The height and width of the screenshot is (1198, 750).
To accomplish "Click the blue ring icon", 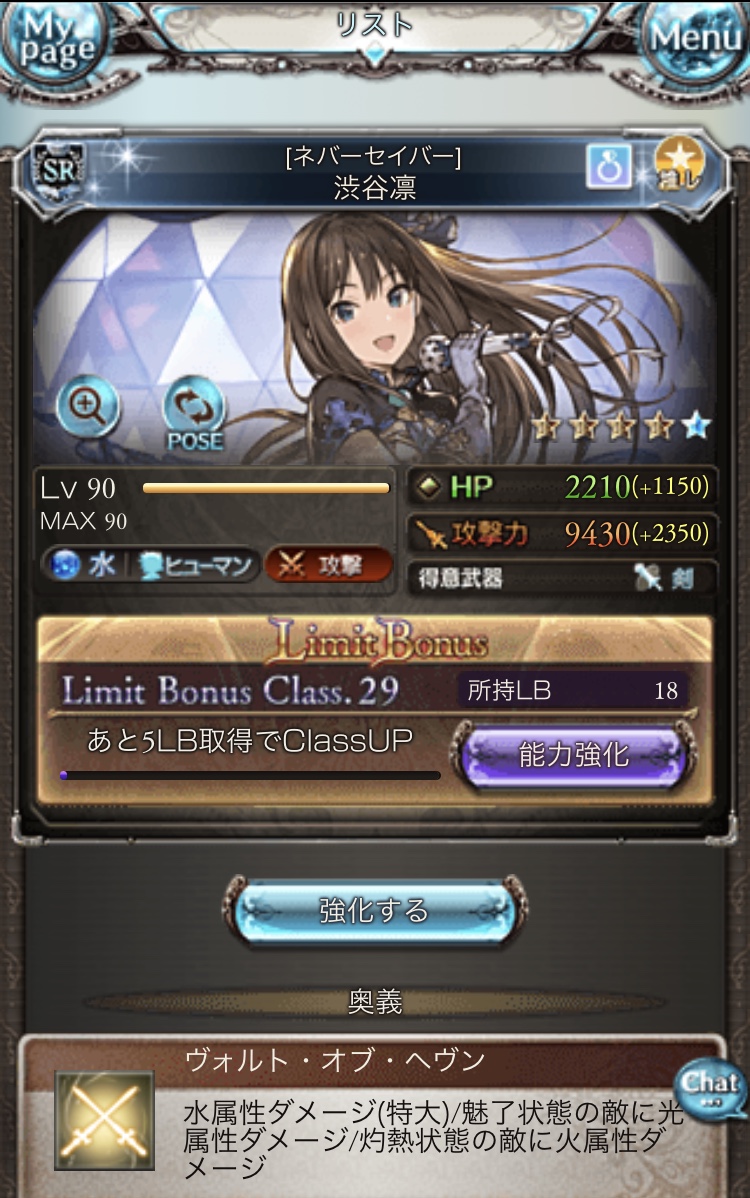I will (x=609, y=166).
